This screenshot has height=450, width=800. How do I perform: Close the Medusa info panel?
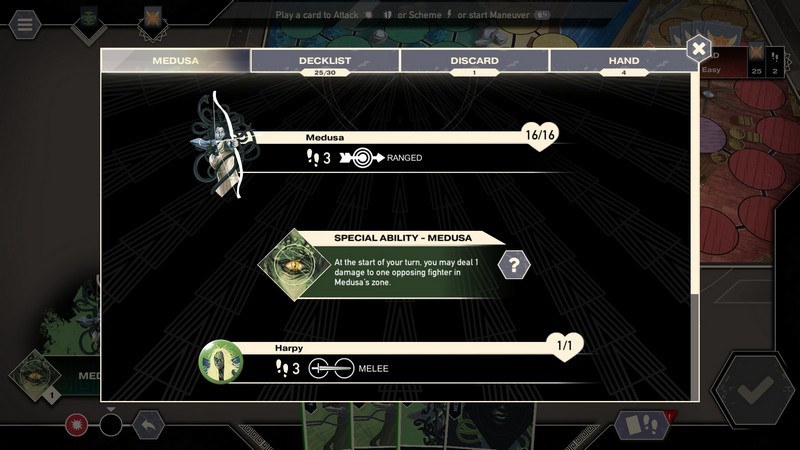[699, 48]
